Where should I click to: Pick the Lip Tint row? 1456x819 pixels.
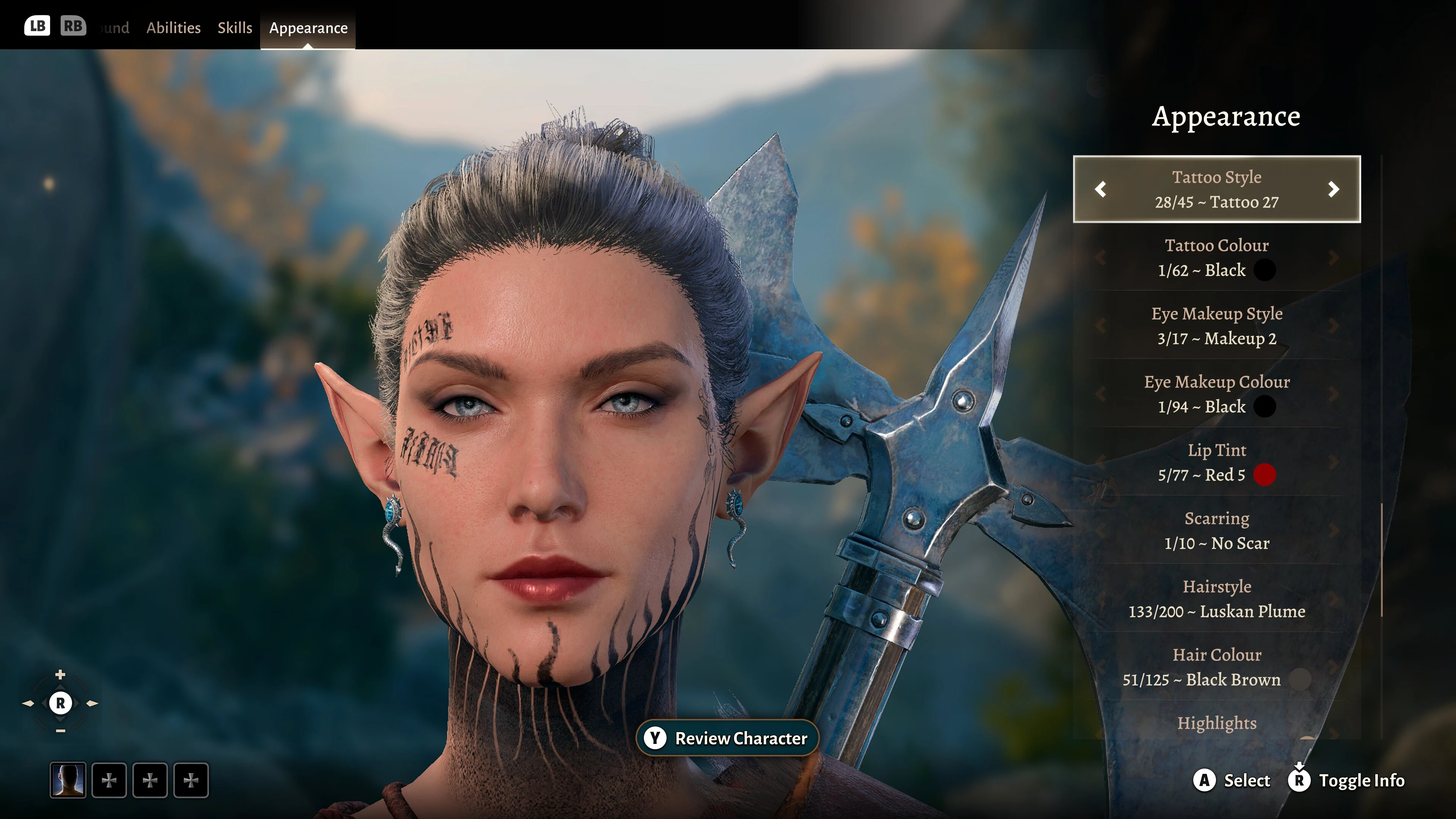click(x=1216, y=462)
